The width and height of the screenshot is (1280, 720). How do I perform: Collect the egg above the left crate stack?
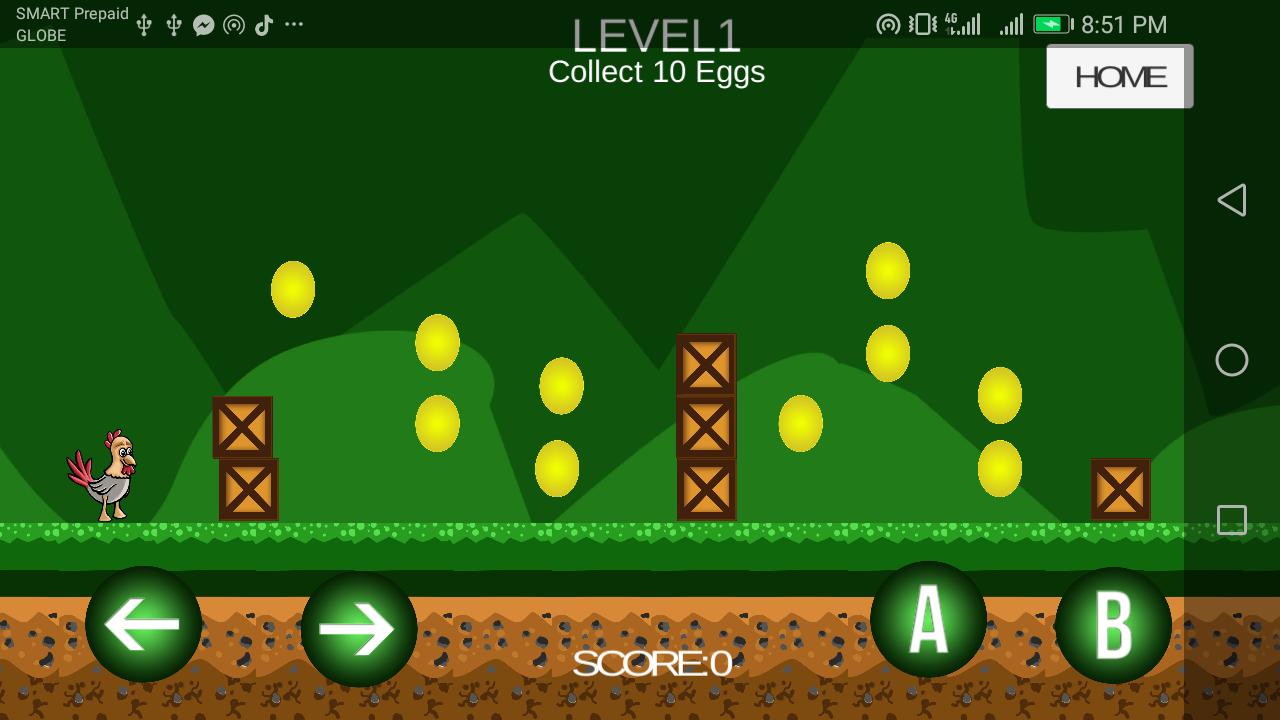pos(291,287)
